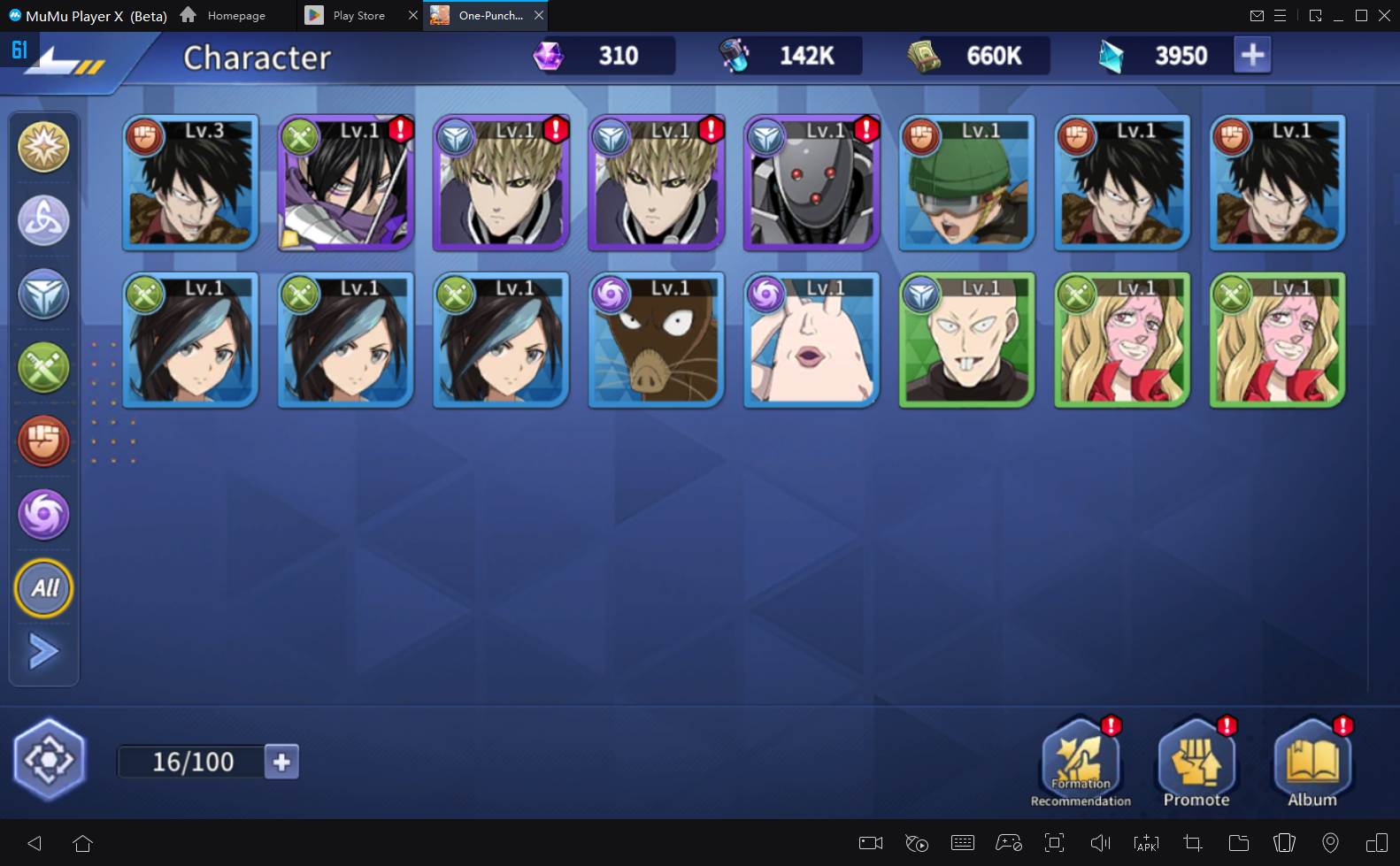This screenshot has width=1400, height=866.
Task: Open Formation Recommendation
Action: pos(1081,763)
